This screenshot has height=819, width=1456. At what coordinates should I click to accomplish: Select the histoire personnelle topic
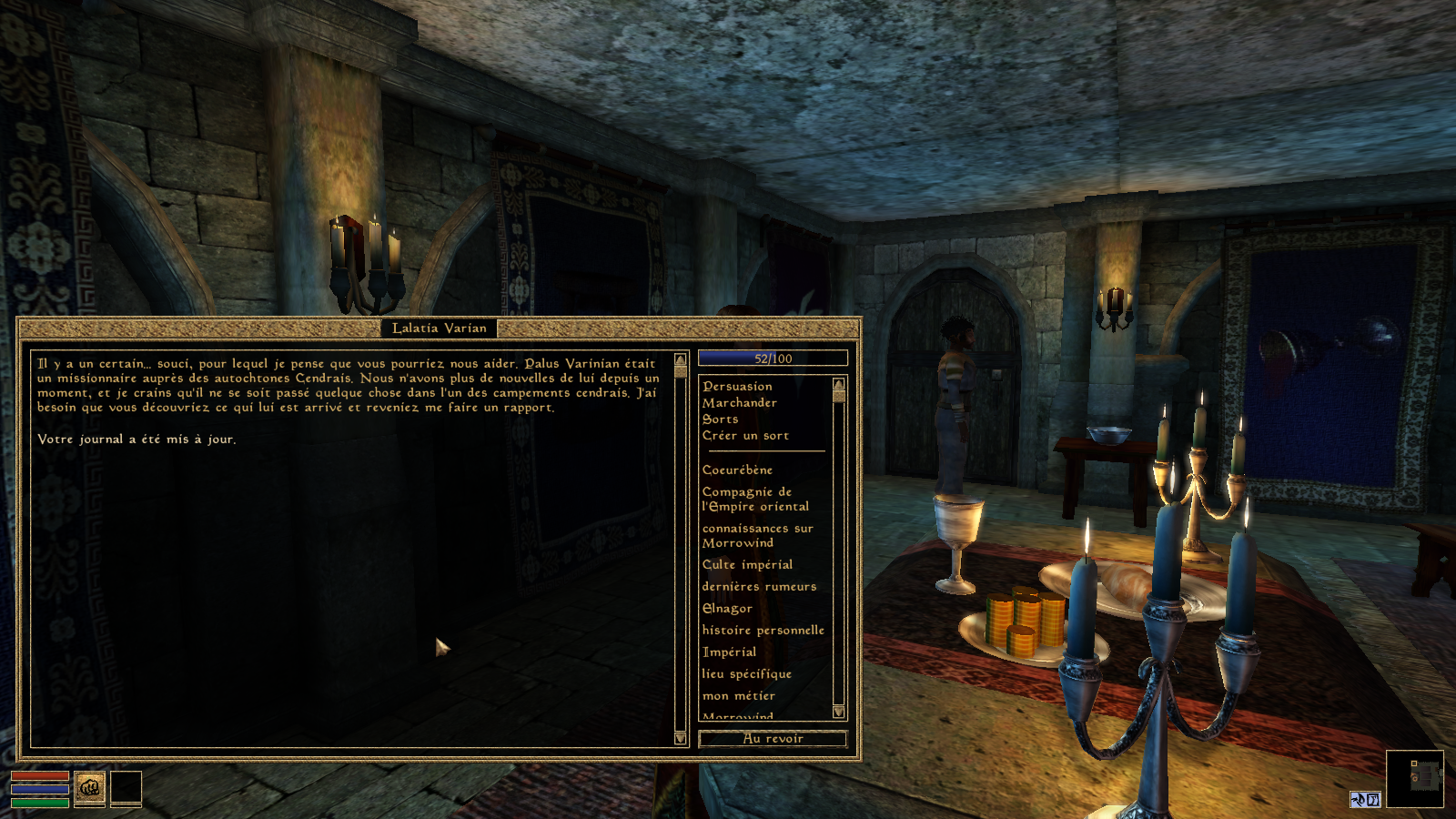[763, 631]
